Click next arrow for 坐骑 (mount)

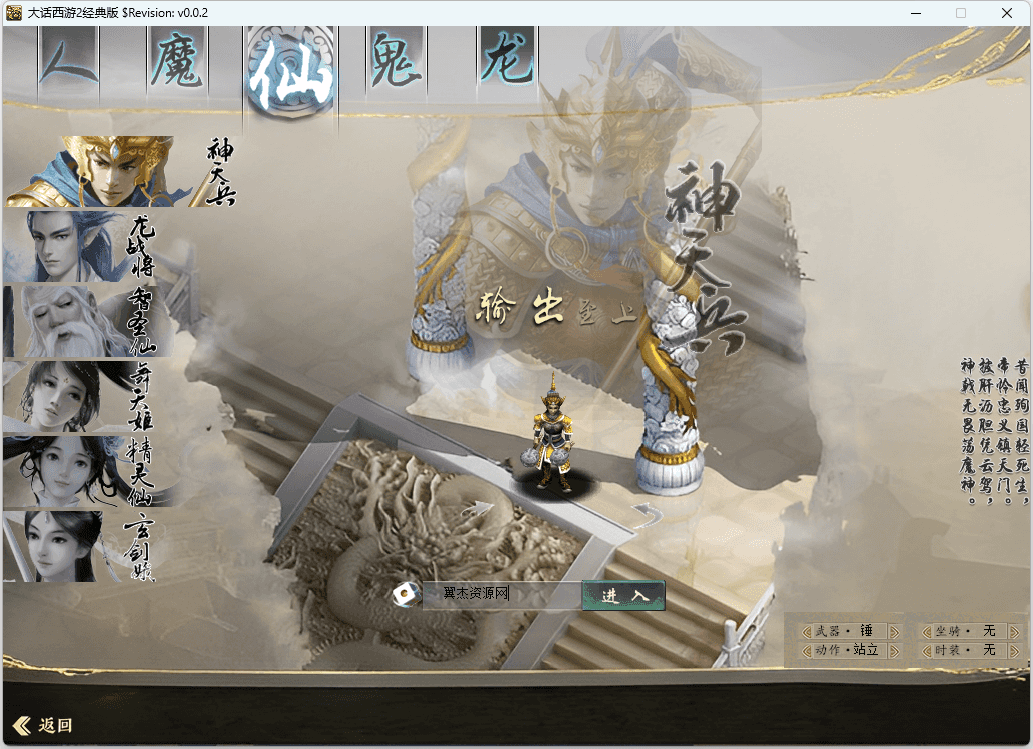click(1015, 631)
